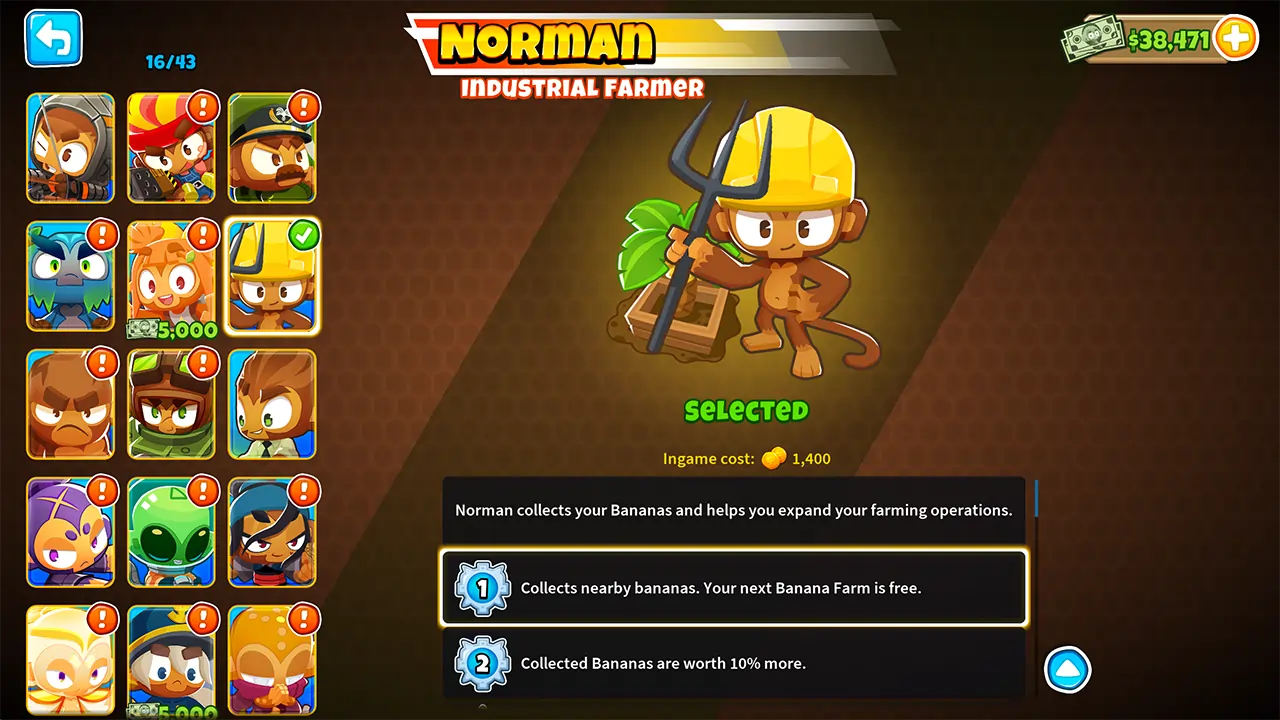The width and height of the screenshot is (1280, 720).
Task: Select the green alien hero portrait
Action: pyautogui.click(x=171, y=532)
